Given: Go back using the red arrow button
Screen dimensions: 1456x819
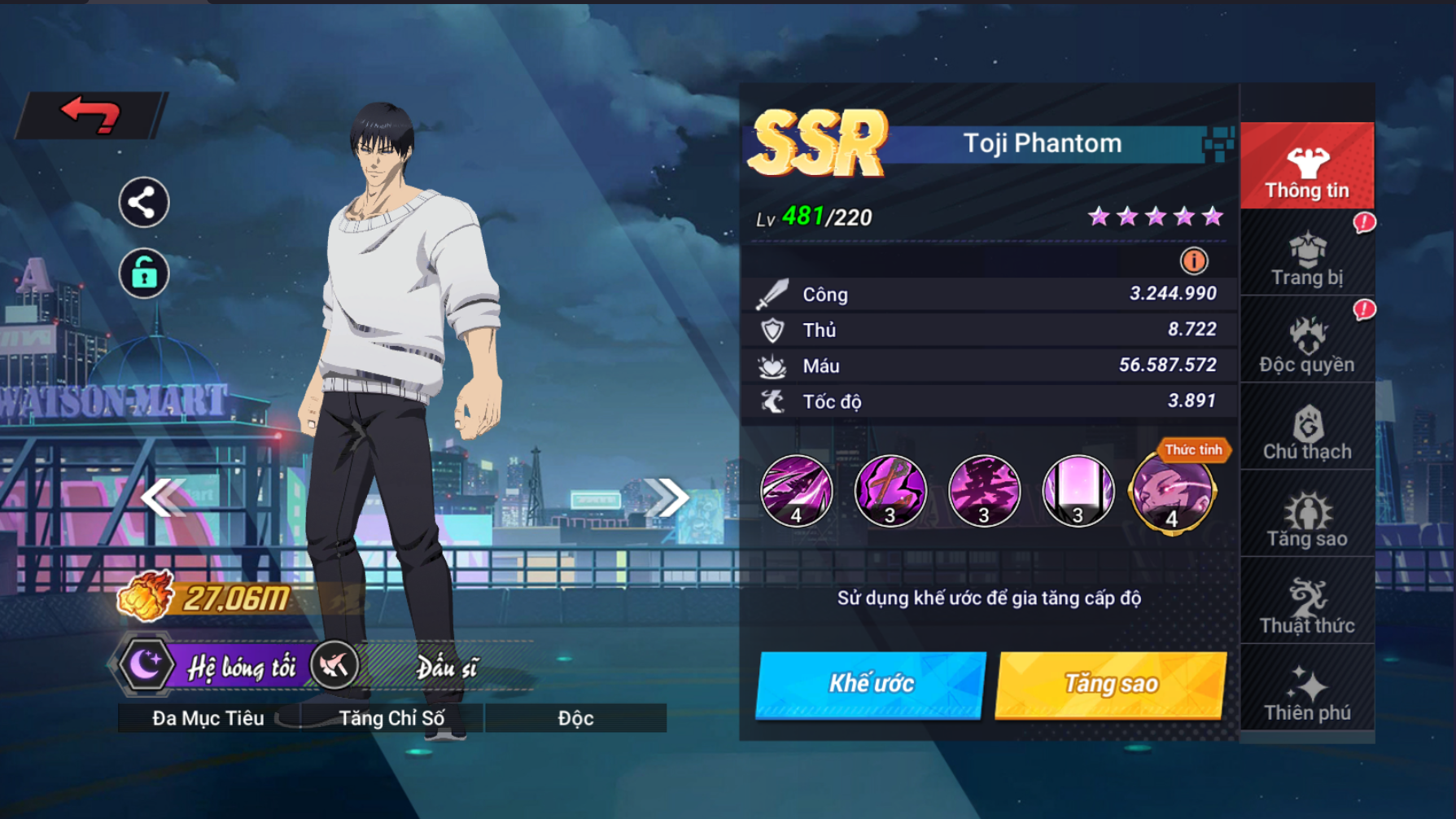Looking at the screenshot, I should coord(91,115).
